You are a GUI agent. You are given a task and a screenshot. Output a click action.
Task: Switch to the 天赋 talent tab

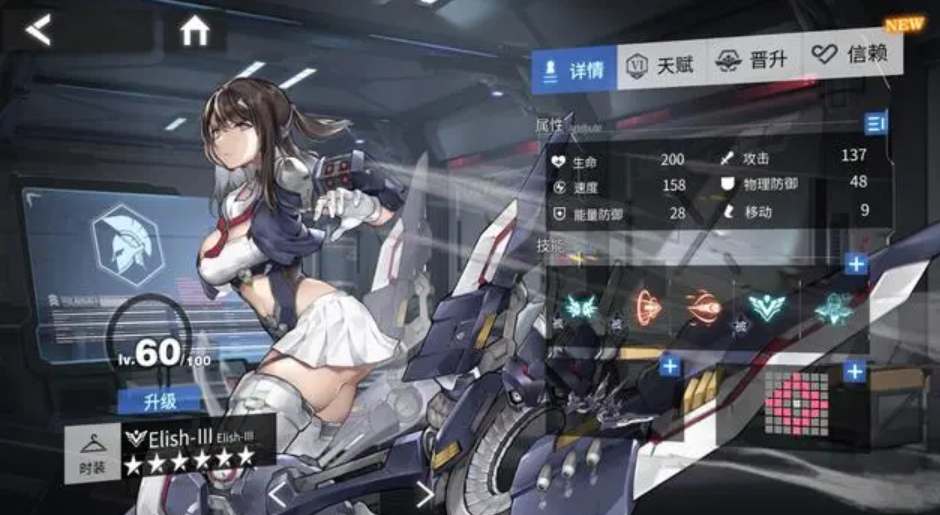(662, 66)
